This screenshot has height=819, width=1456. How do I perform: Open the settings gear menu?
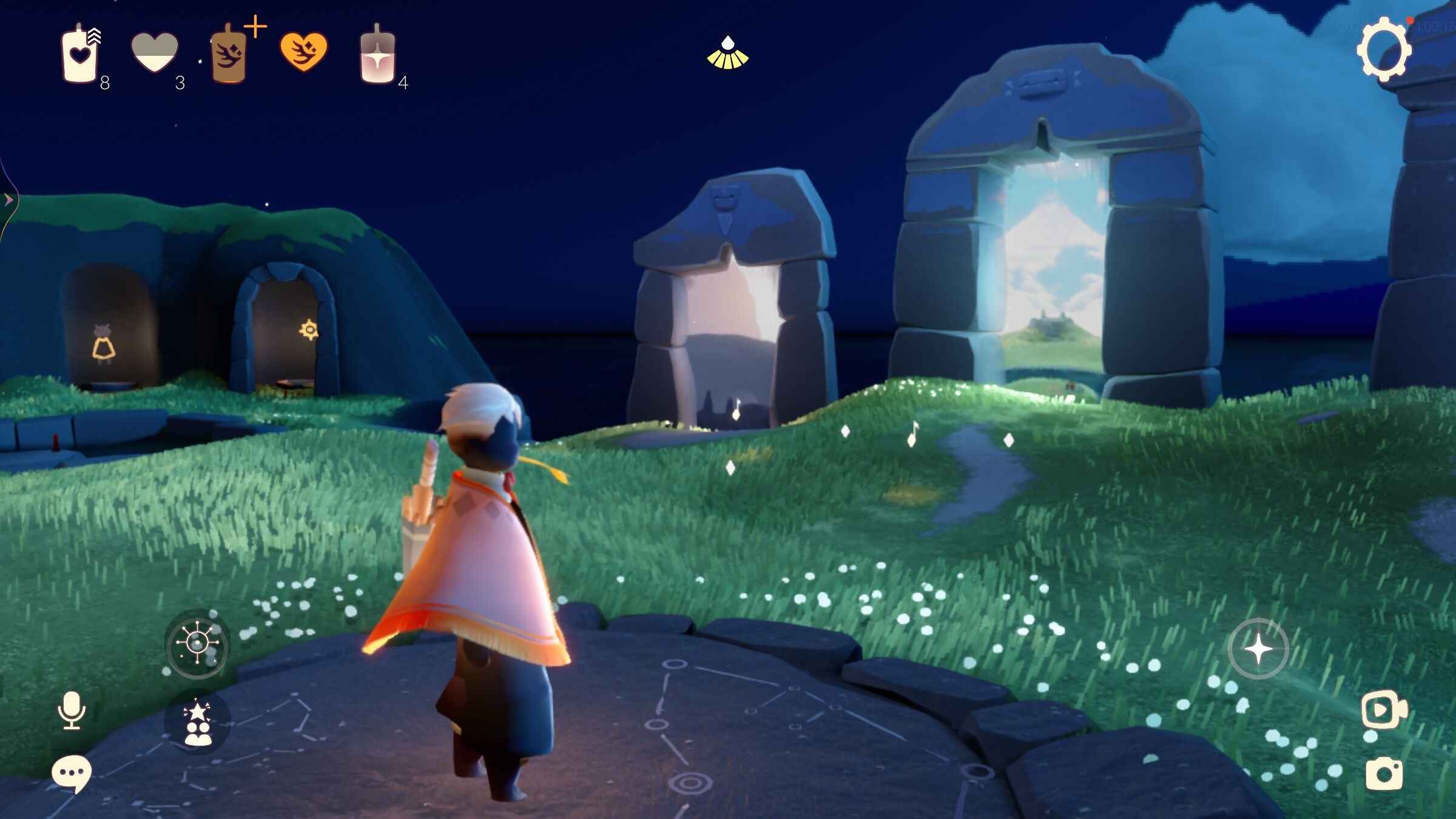click(1384, 50)
